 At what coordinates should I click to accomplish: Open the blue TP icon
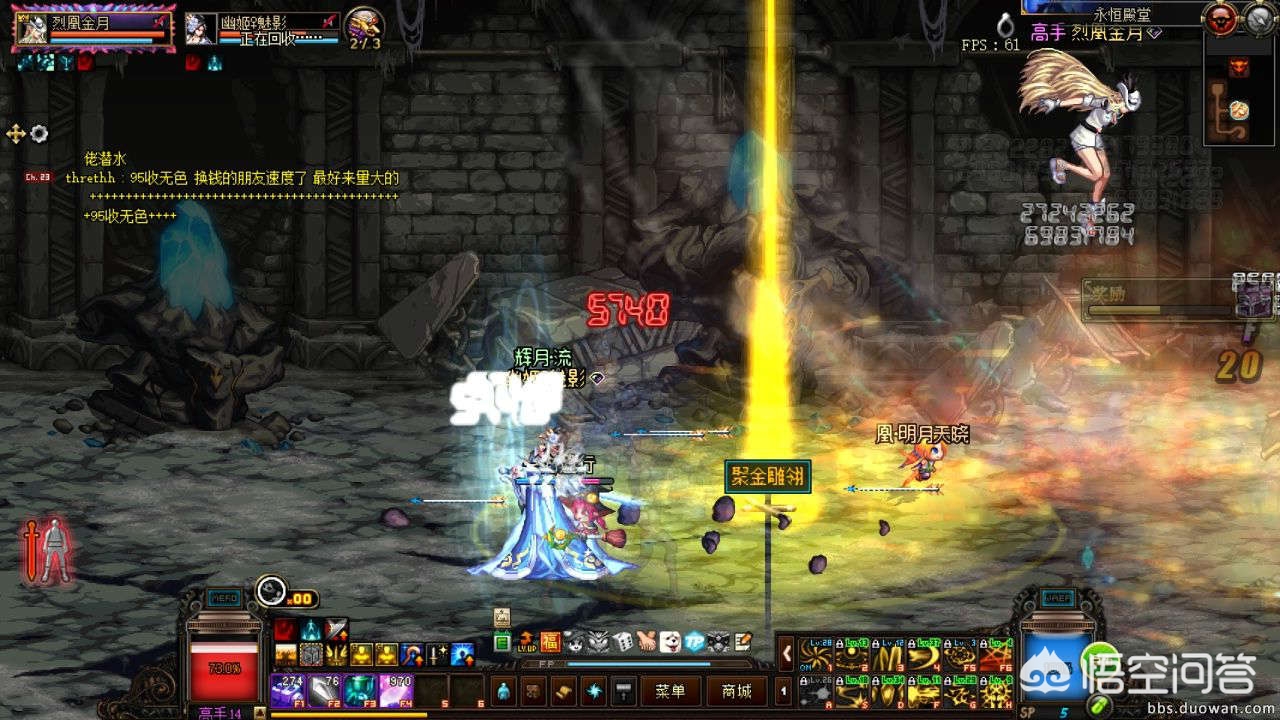pos(694,641)
